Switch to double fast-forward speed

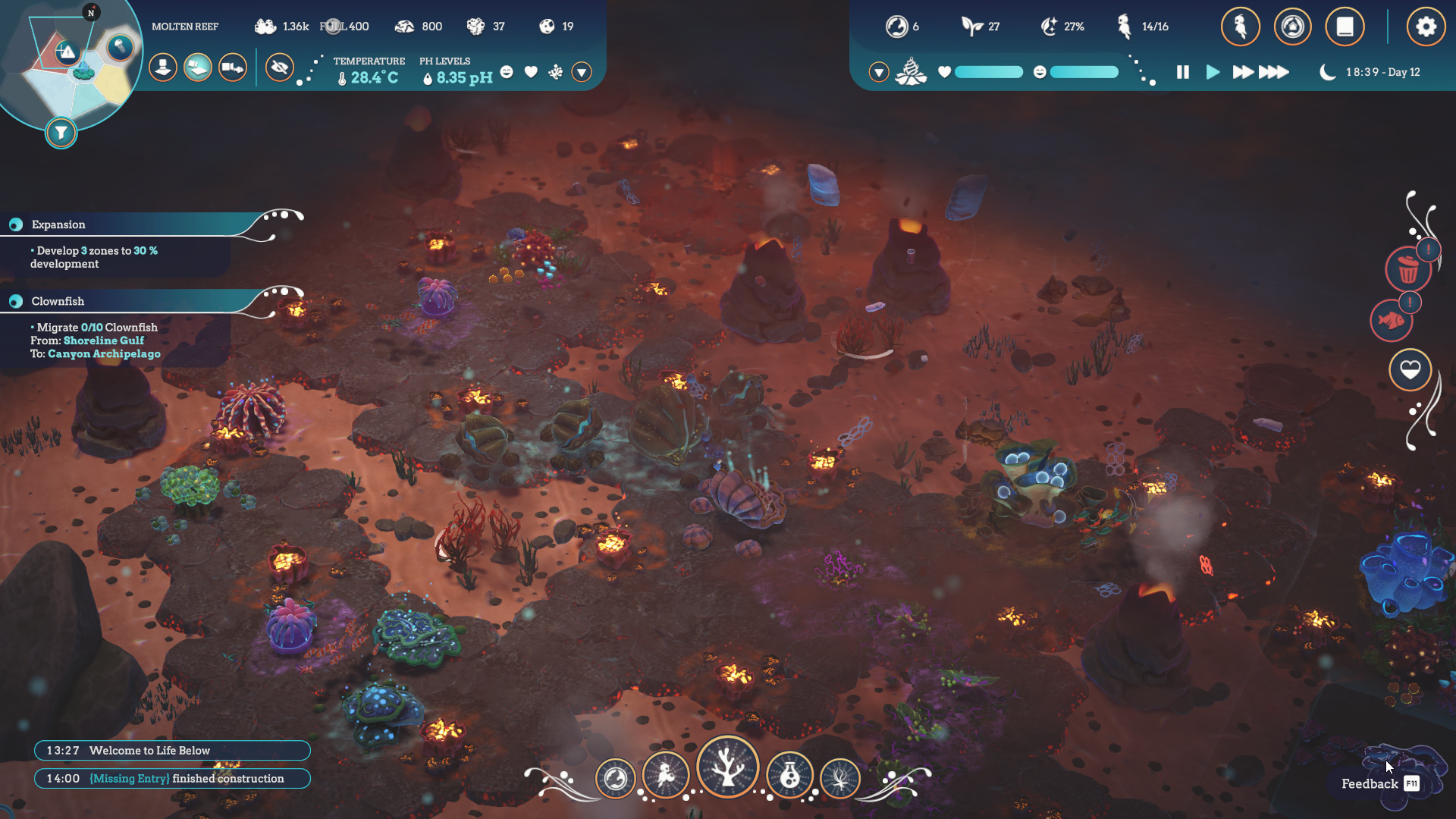point(1242,72)
